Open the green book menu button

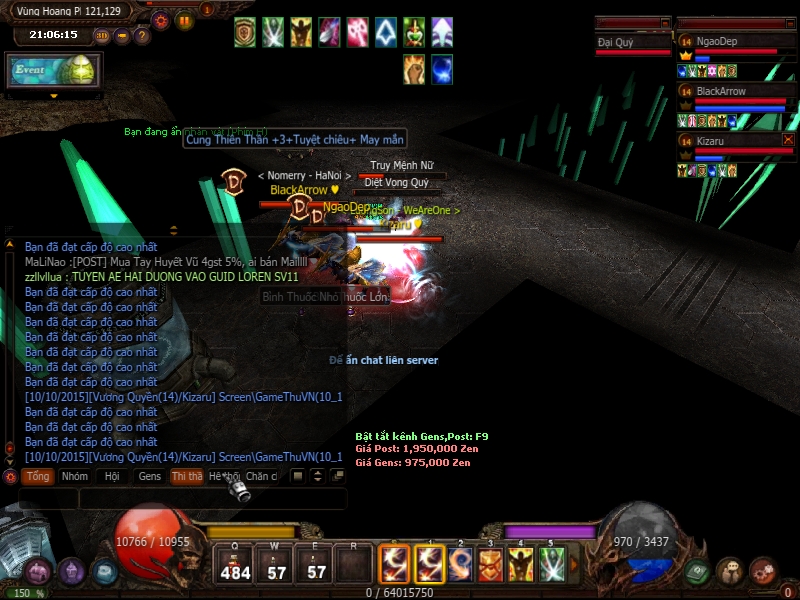click(x=698, y=571)
